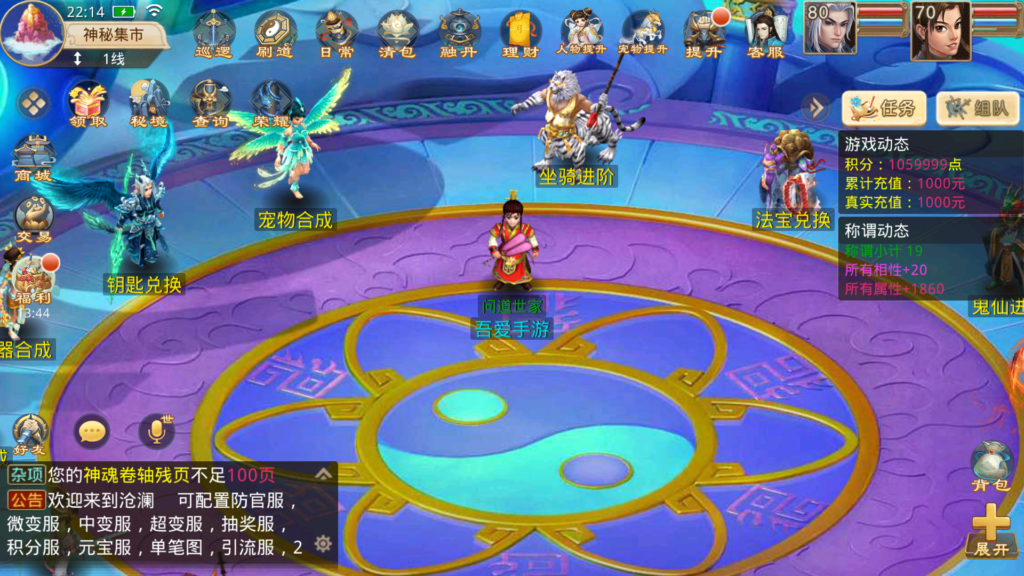
Task: Activate the world voice microphone button
Action: [156, 431]
